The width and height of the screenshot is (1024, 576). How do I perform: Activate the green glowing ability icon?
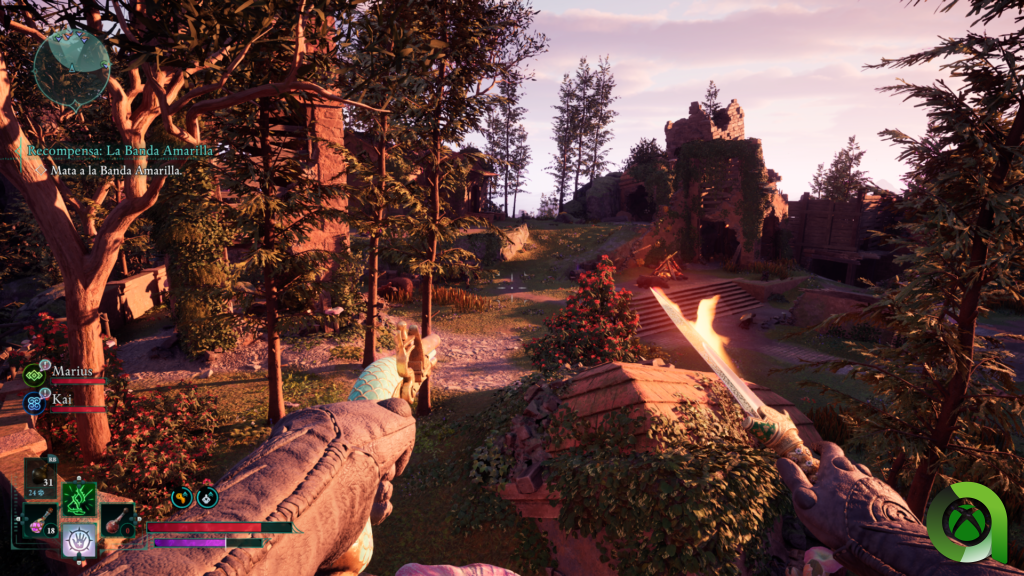click(79, 498)
